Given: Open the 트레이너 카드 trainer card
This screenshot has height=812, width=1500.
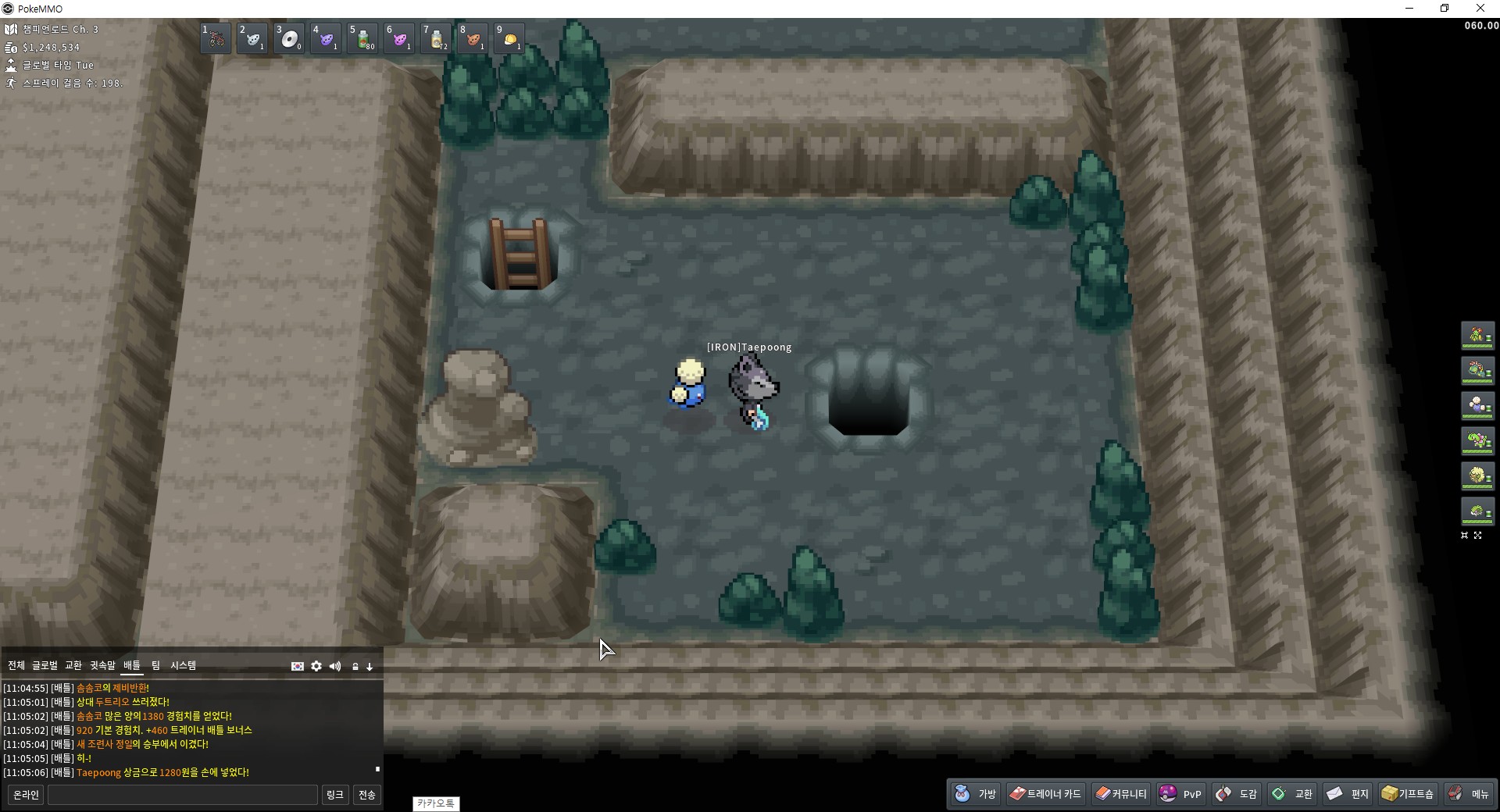Looking at the screenshot, I should [x=1045, y=794].
